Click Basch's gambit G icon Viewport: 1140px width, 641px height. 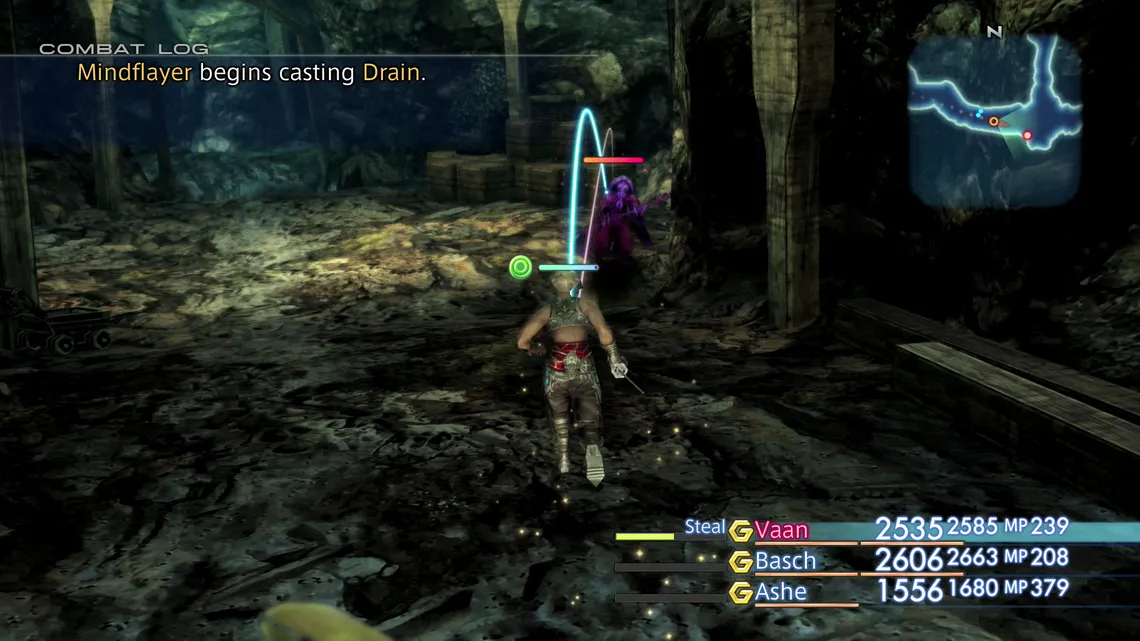click(741, 562)
